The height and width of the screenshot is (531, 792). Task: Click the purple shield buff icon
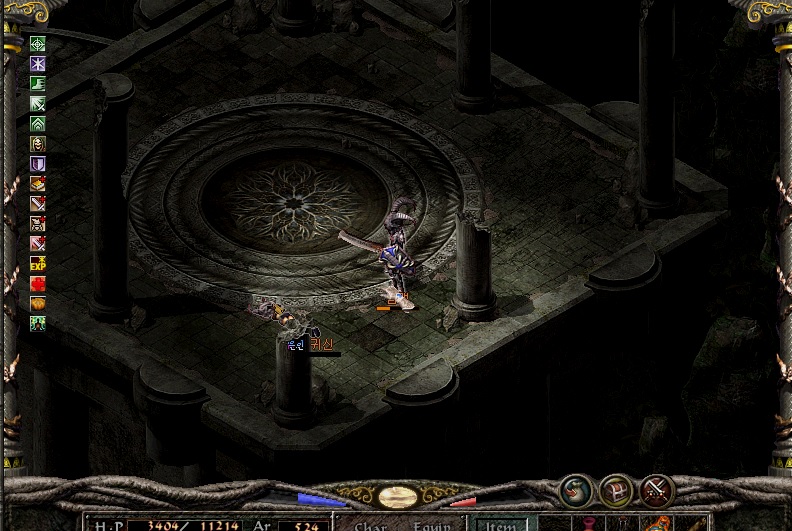pos(38,164)
